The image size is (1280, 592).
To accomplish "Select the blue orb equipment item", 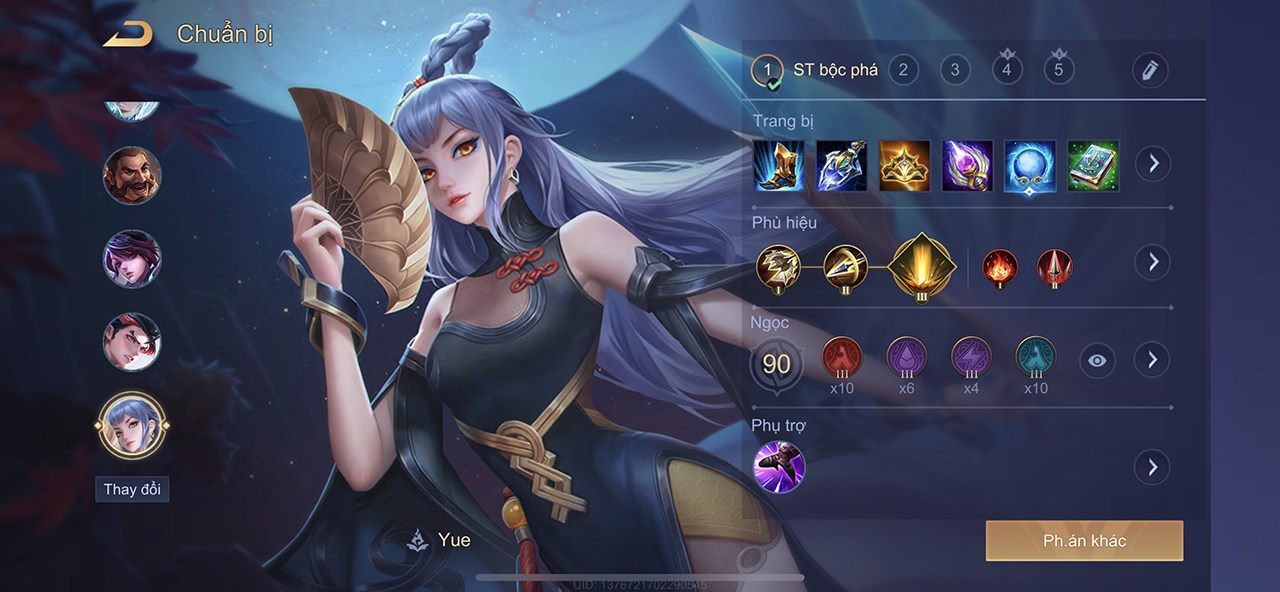I will click(1030, 165).
